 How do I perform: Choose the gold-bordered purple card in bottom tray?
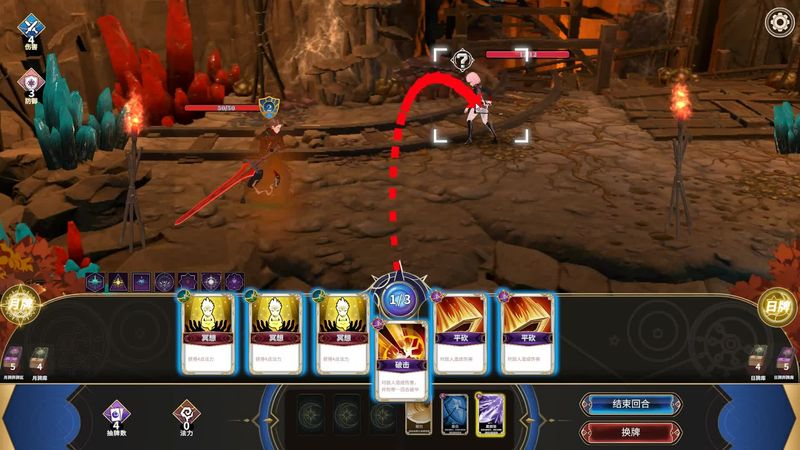pos(490,413)
